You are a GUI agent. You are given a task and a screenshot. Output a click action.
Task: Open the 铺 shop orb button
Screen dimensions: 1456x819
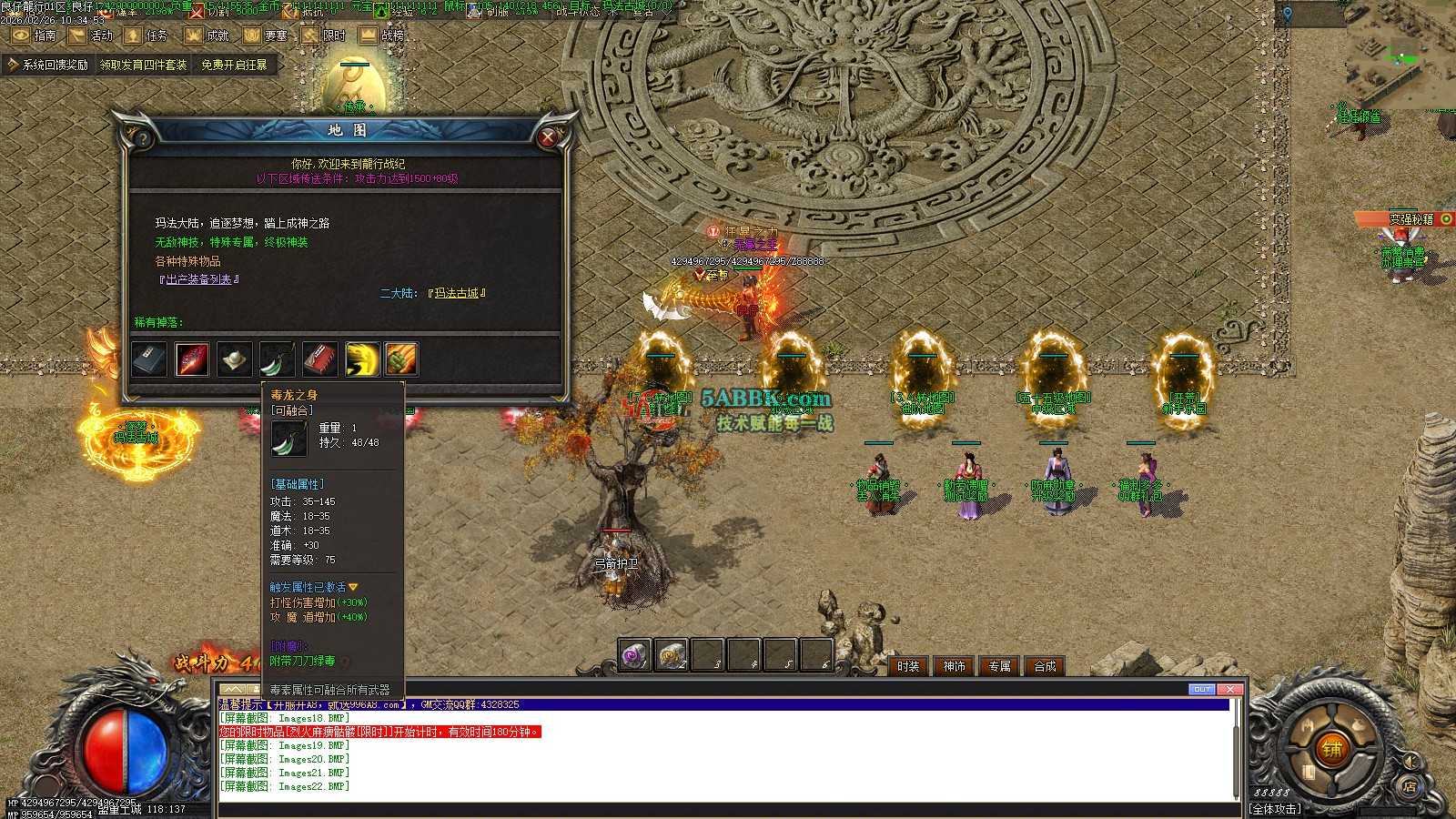click(1331, 749)
